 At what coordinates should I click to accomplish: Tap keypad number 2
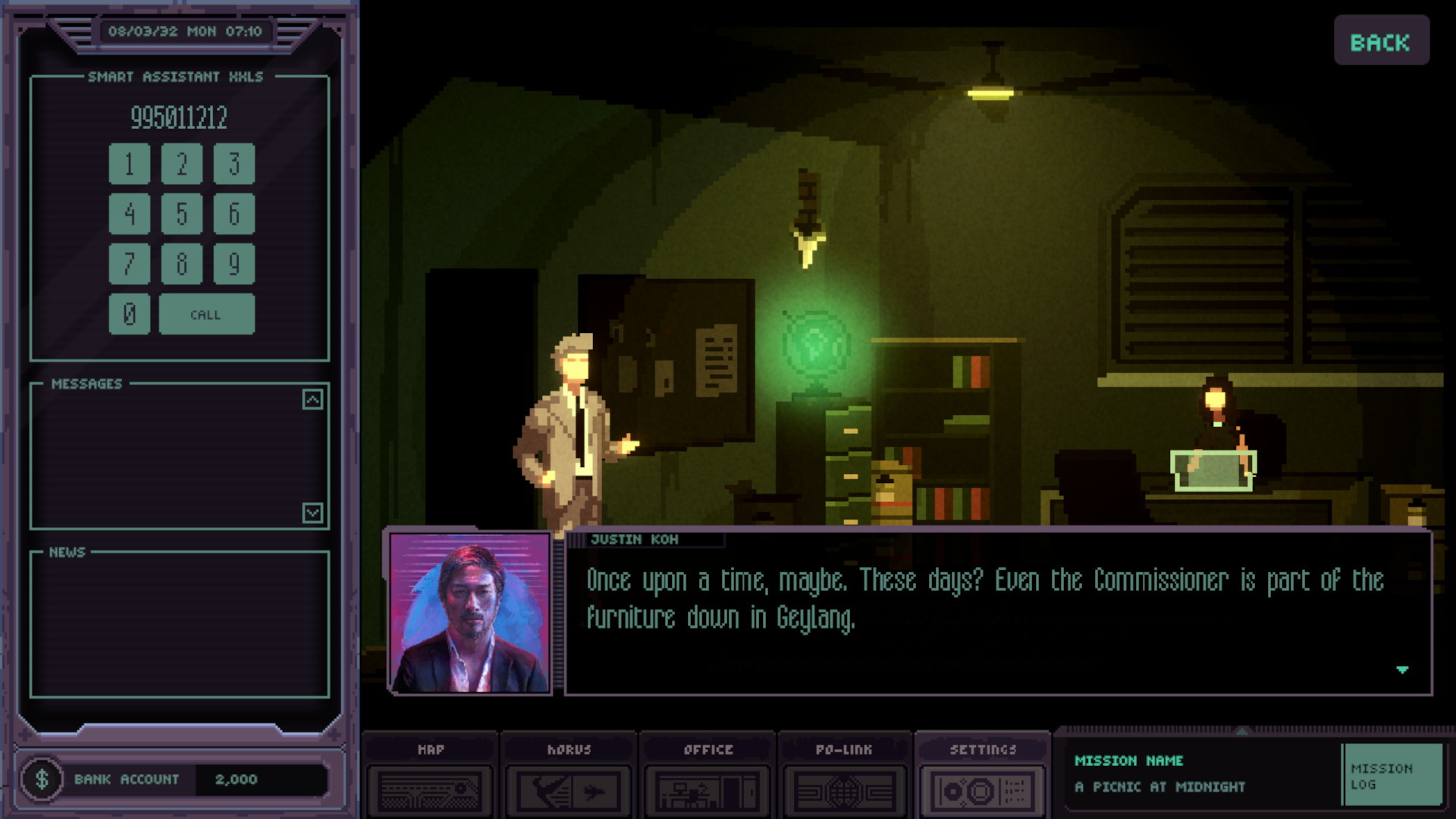181,164
